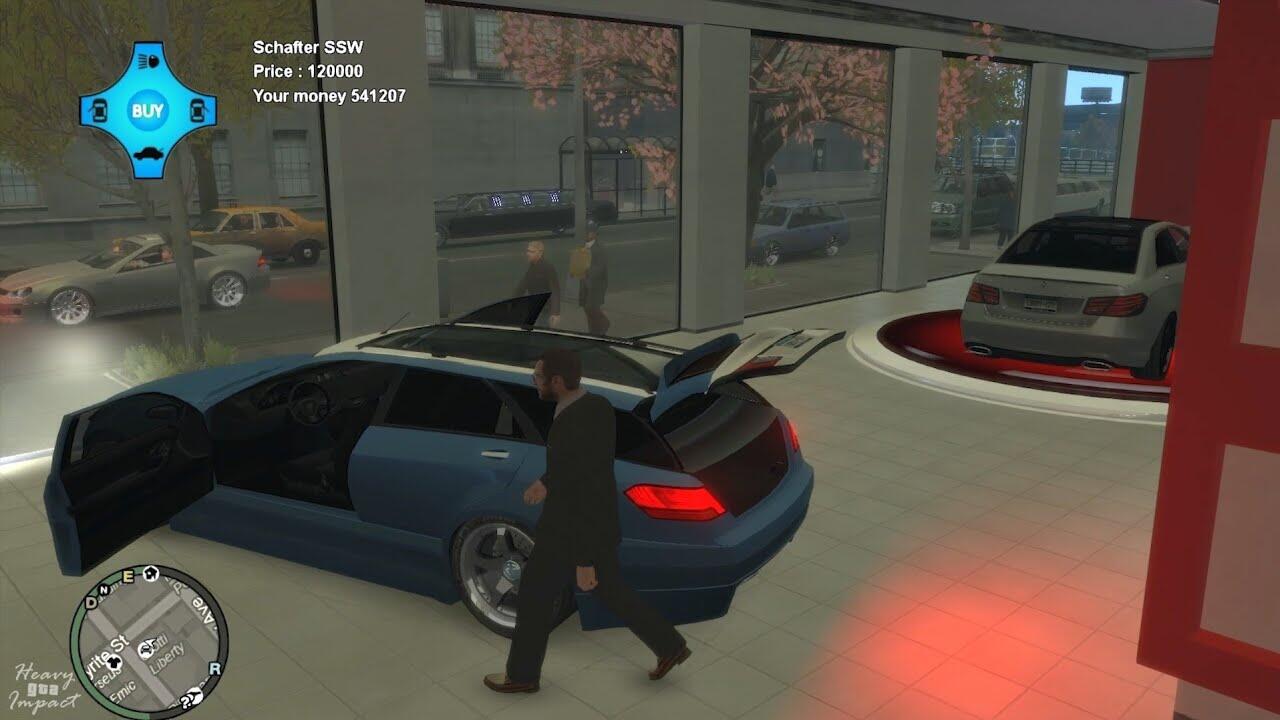Choose the car trunk icon below BUY
Screen dimensions: 1280x720
[x=148, y=156]
